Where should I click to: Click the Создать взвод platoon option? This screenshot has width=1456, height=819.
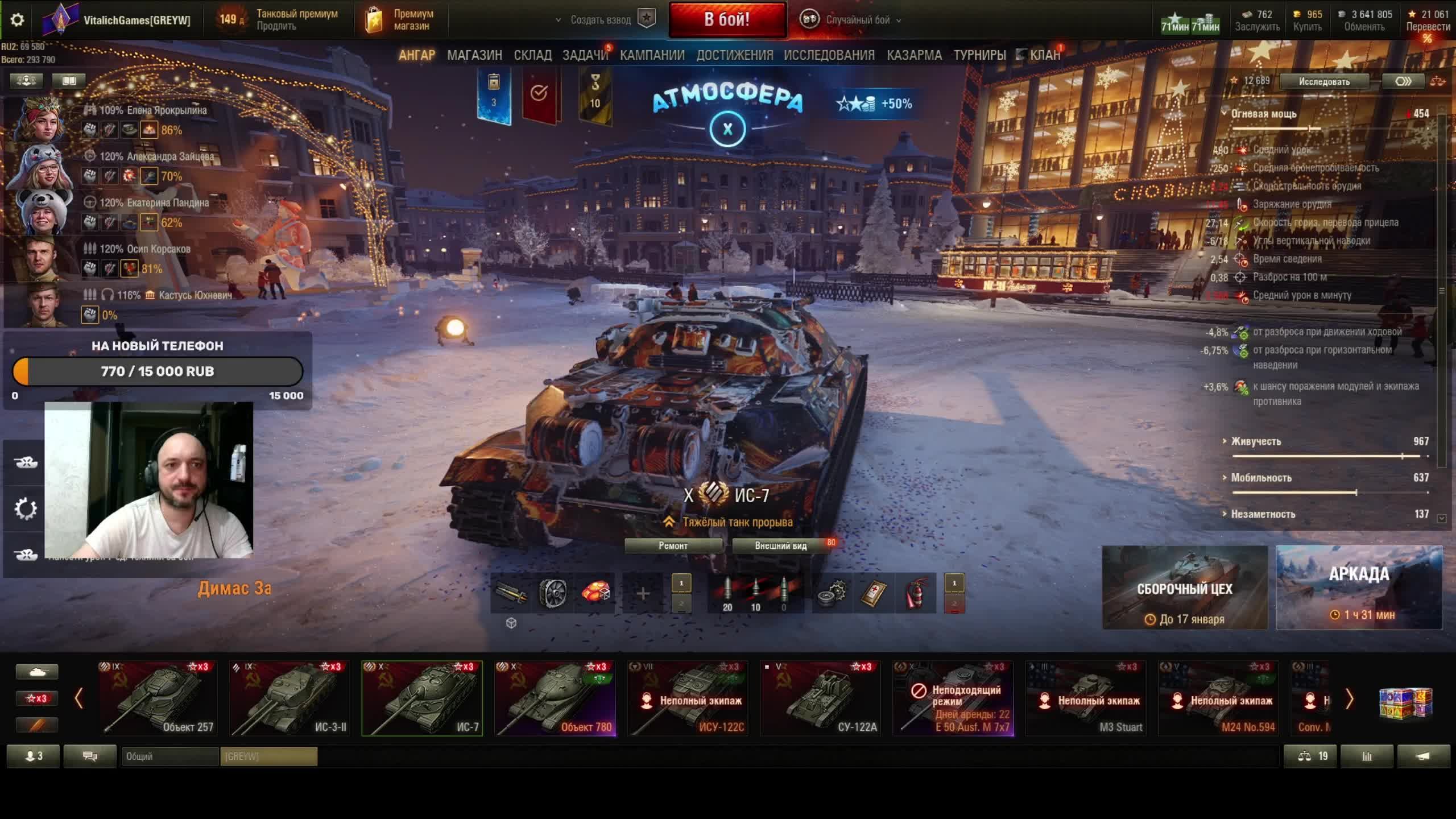click(601, 20)
